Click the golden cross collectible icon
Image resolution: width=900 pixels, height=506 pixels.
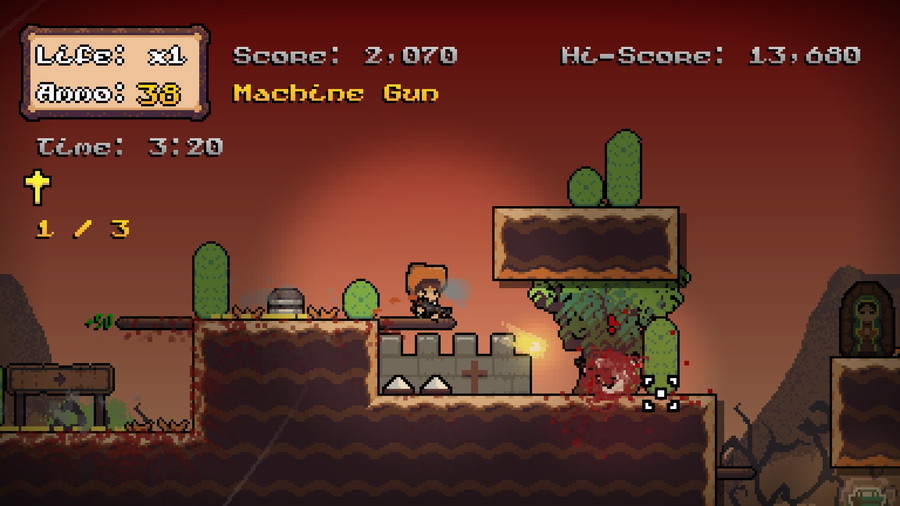38,186
